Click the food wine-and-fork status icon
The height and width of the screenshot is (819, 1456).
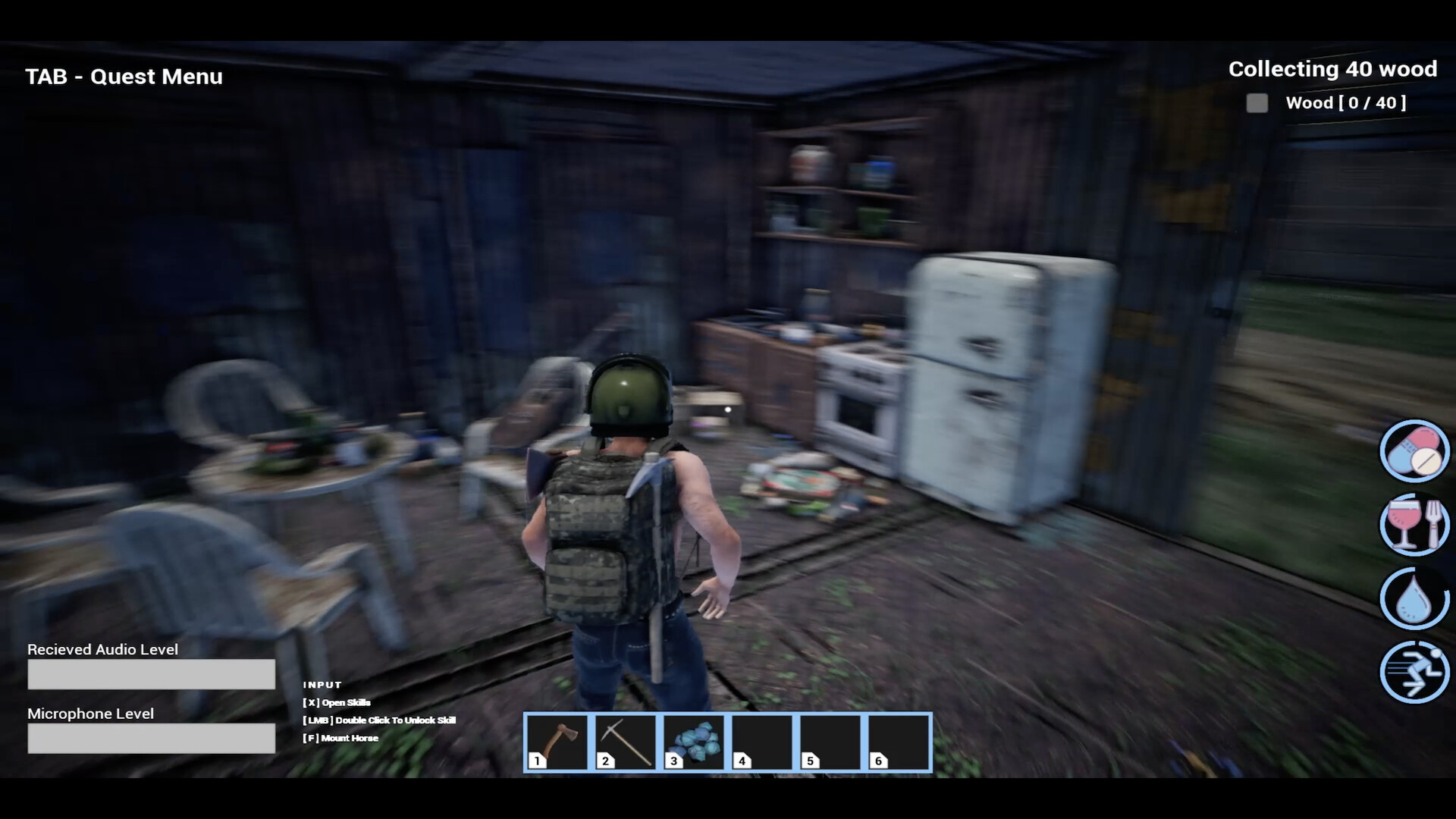[1414, 525]
